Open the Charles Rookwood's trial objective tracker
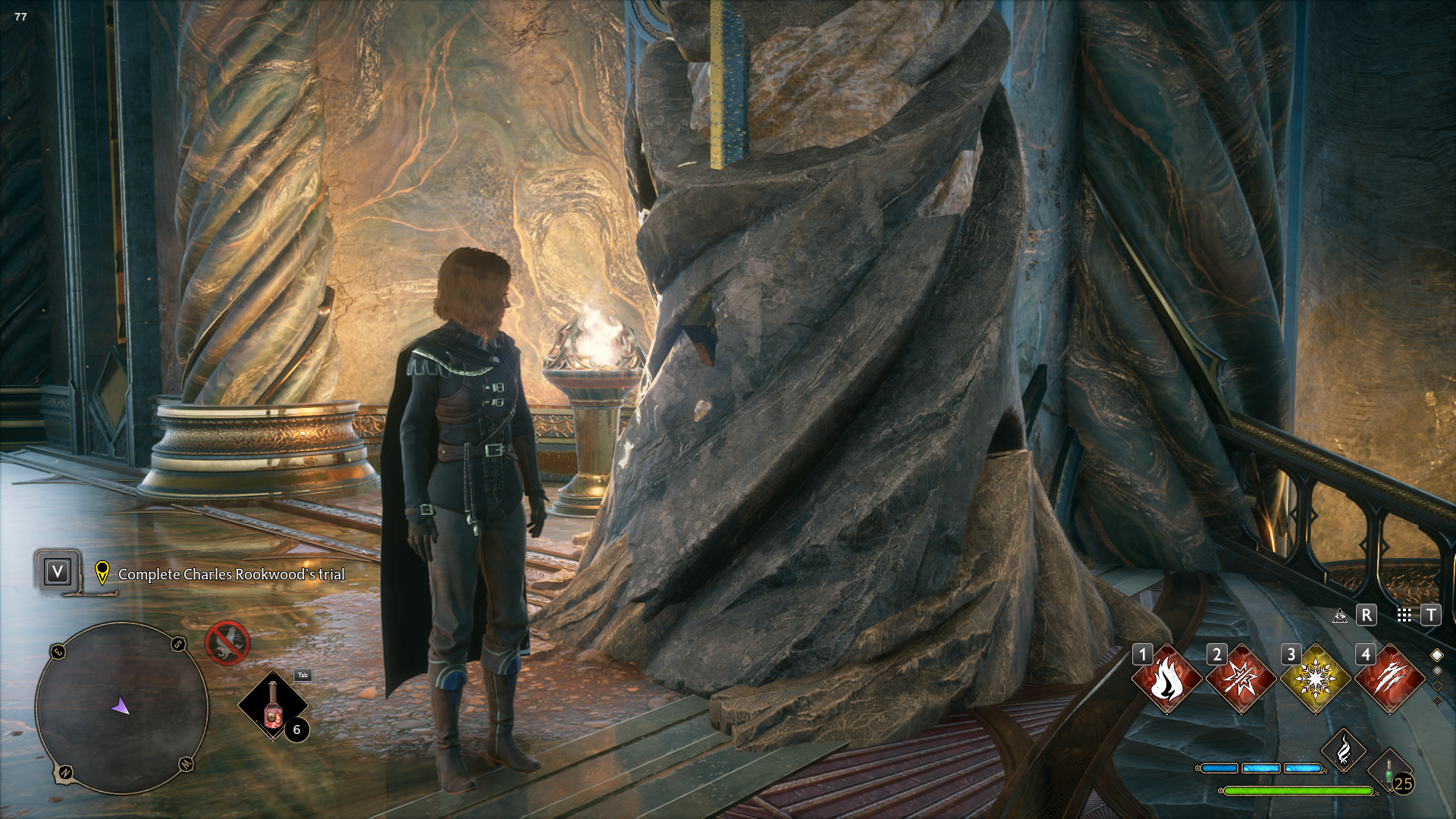This screenshot has width=1456, height=819. coord(231,574)
